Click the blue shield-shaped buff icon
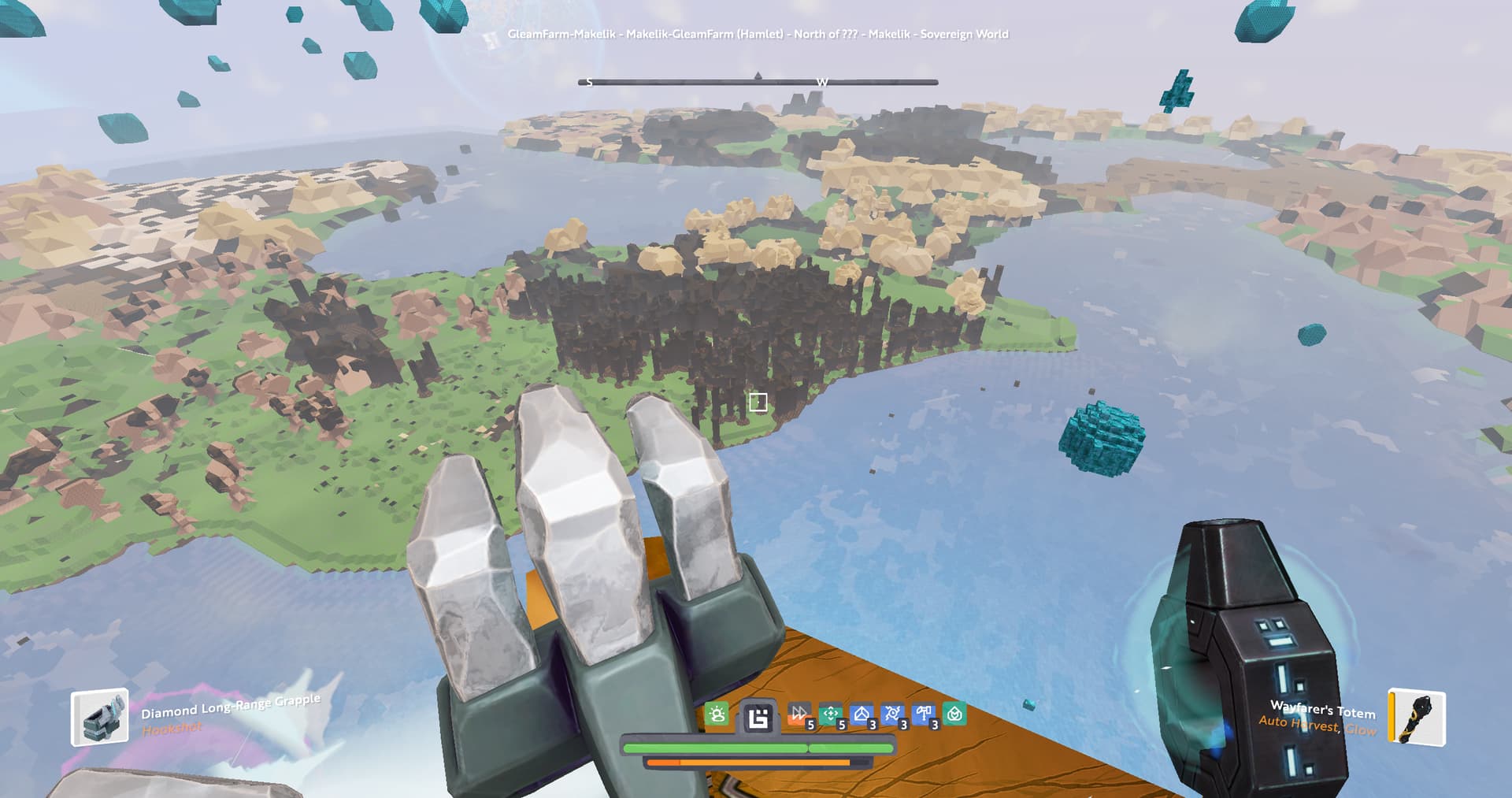1512x798 pixels. [861, 714]
